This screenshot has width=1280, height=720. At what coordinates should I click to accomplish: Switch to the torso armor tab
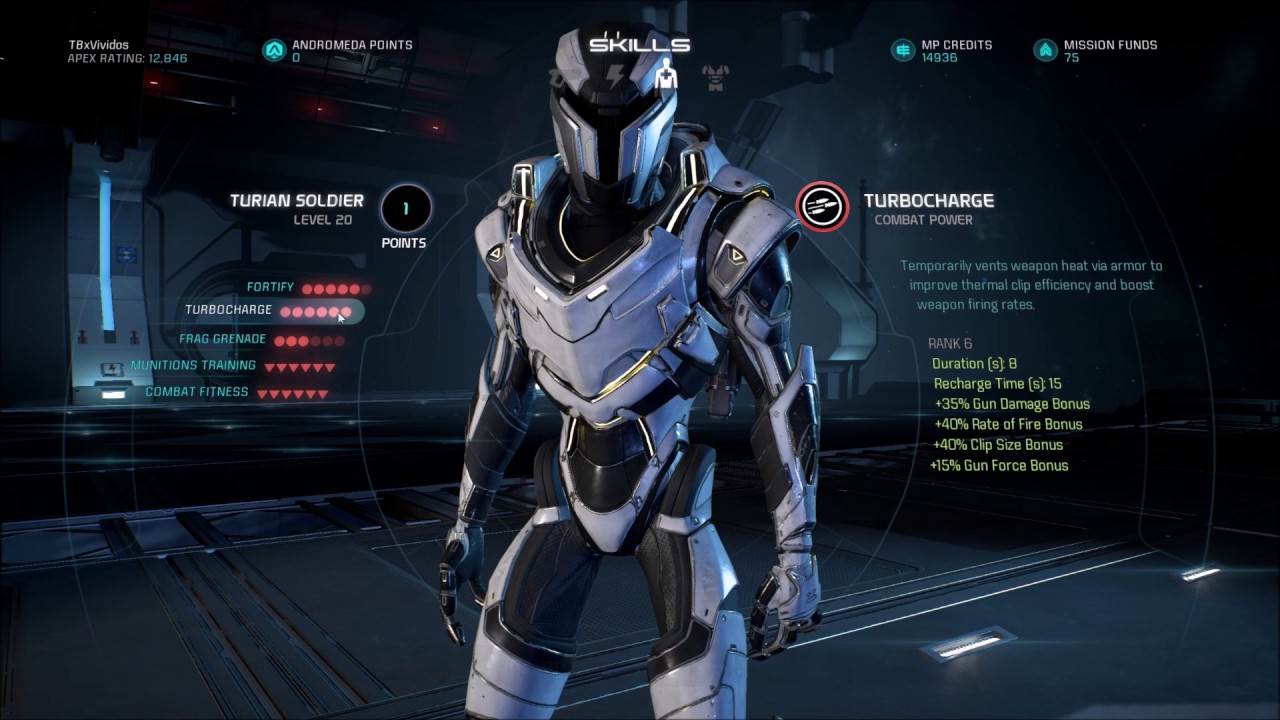click(715, 77)
